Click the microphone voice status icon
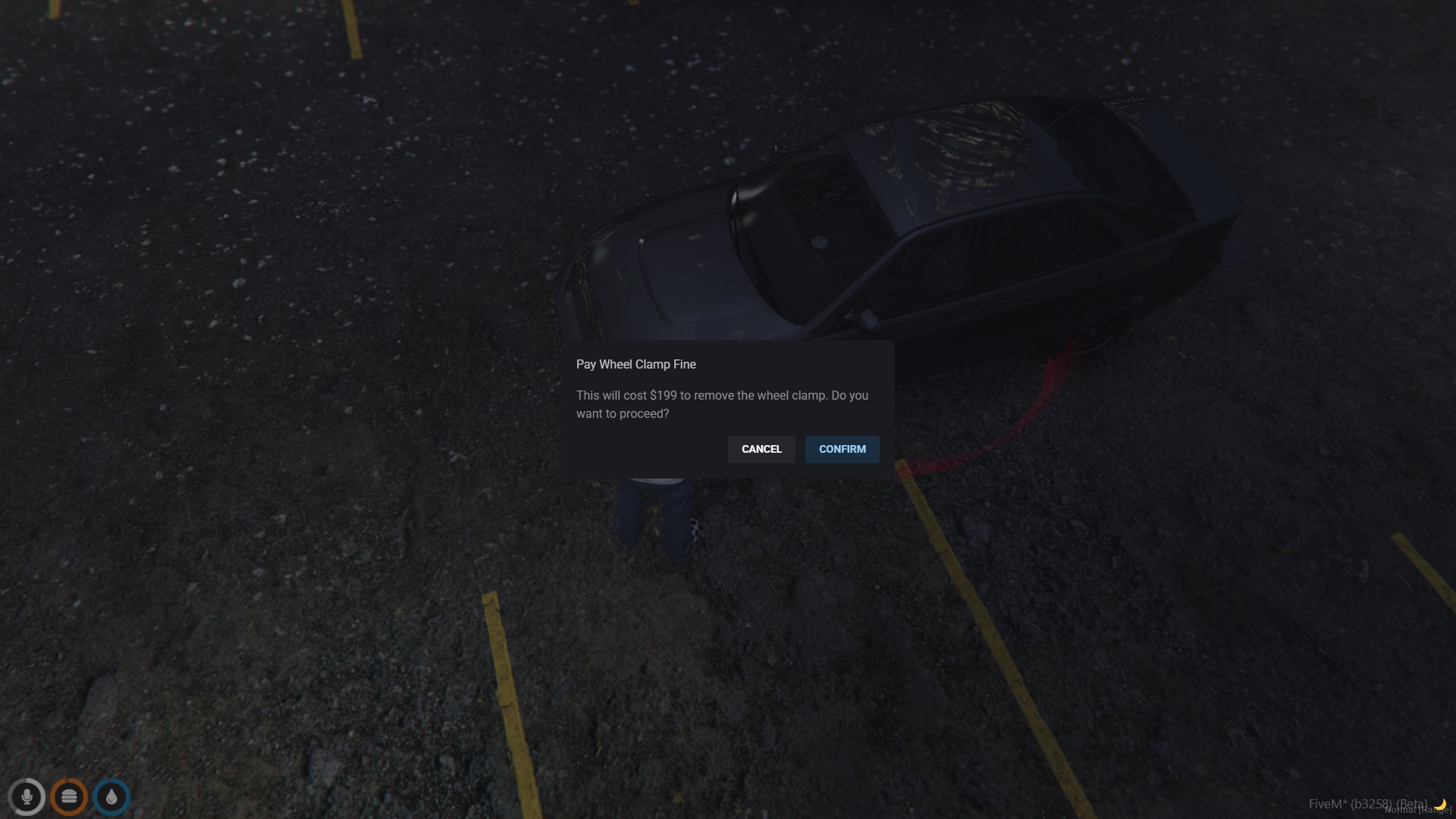Screen dimensions: 1456x819 click(27, 797)
